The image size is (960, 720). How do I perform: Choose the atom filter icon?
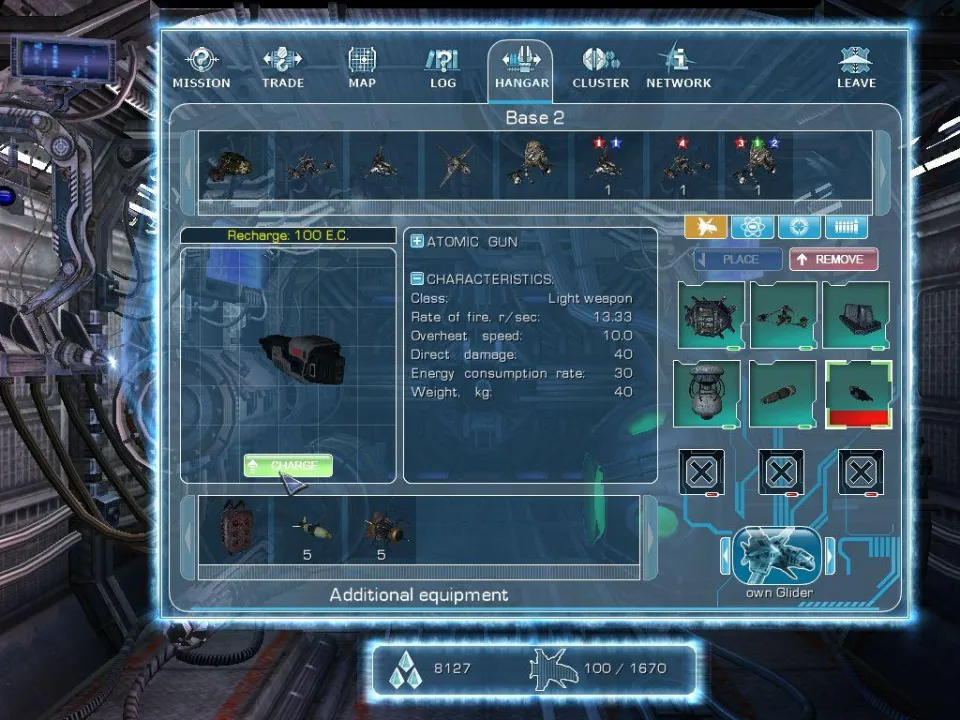[x=752, y=227]
